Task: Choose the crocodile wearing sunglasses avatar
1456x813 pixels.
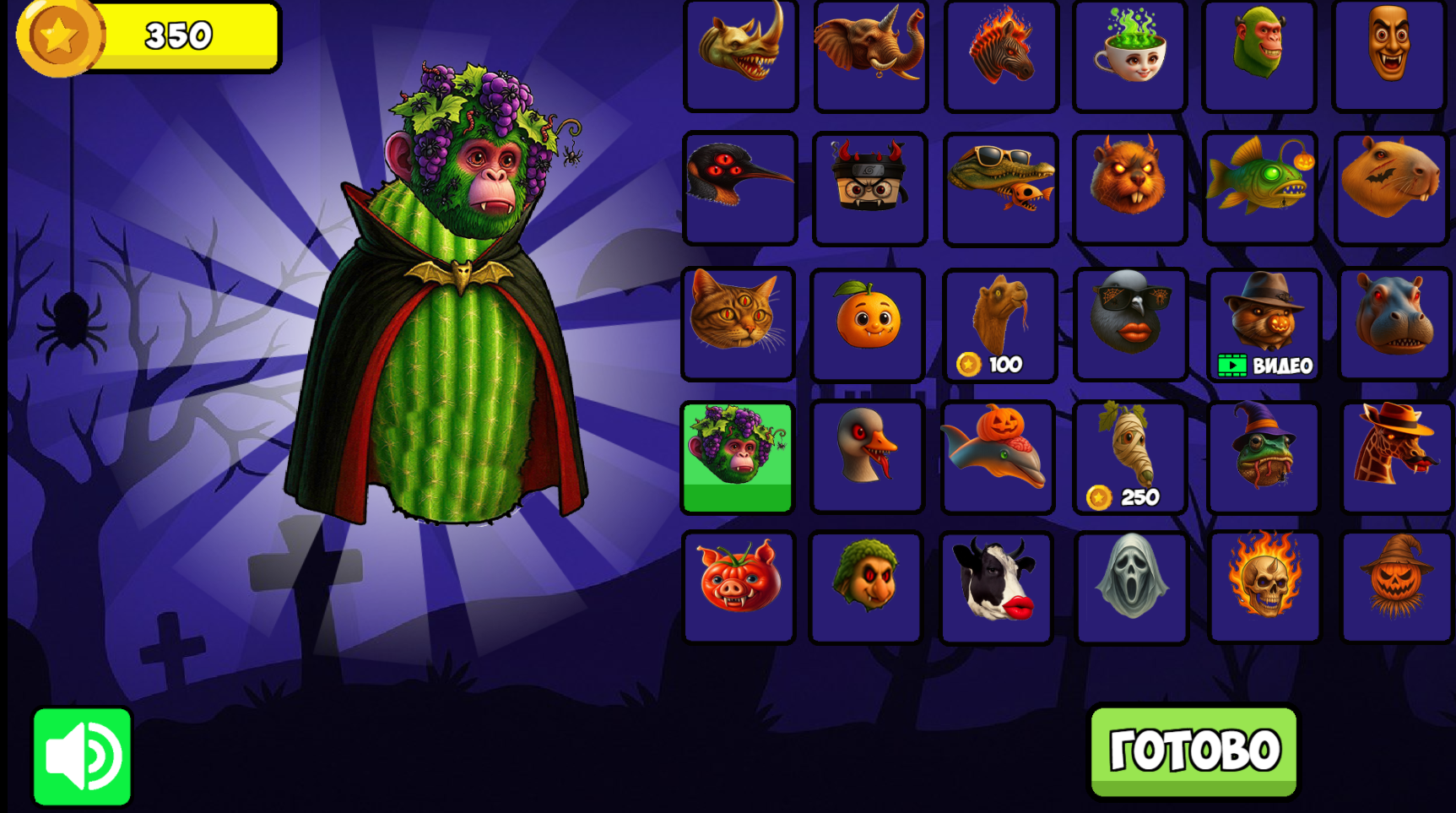Action: coord(1000,187)
